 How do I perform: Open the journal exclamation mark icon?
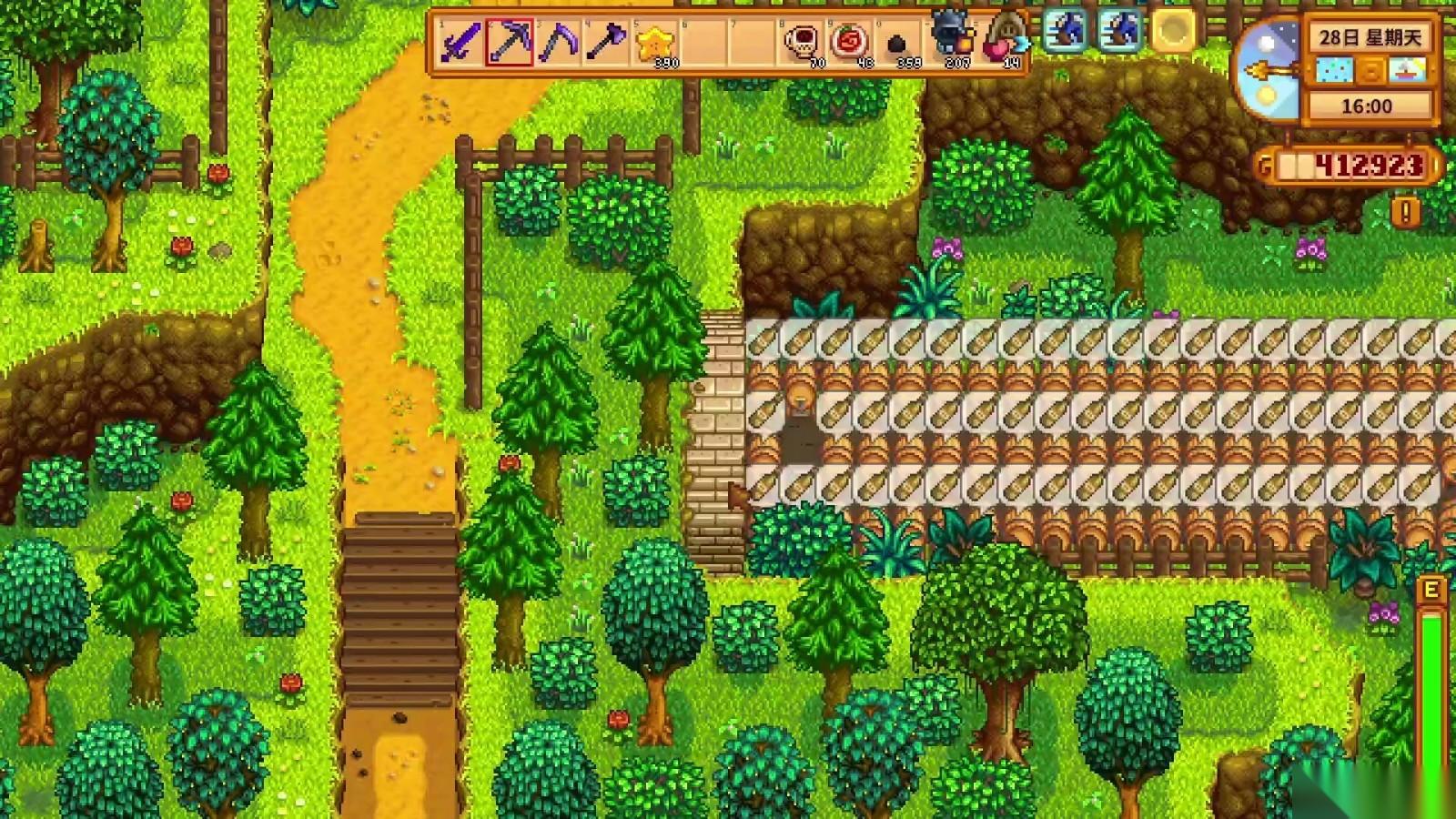[1406, 213]
